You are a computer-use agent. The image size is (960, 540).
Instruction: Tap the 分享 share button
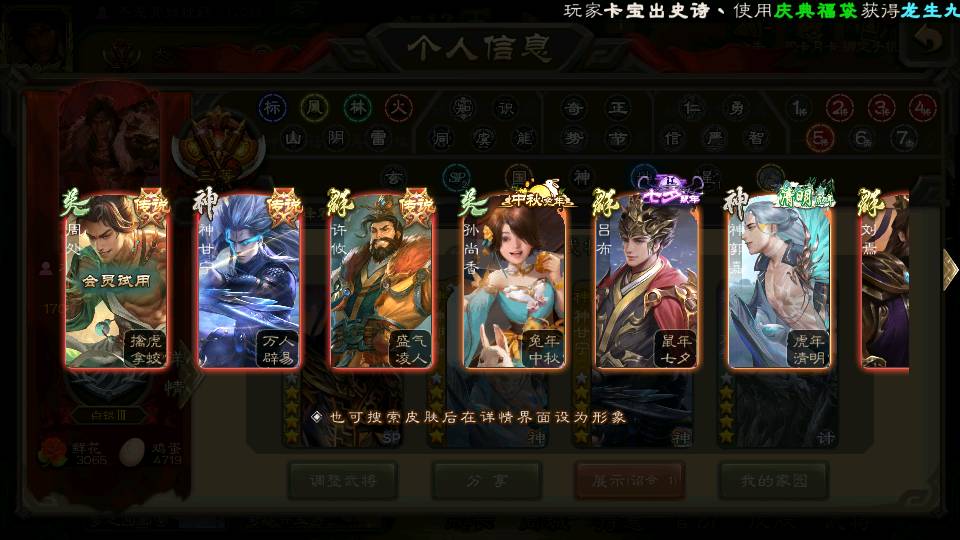click(x=487, y=481)
